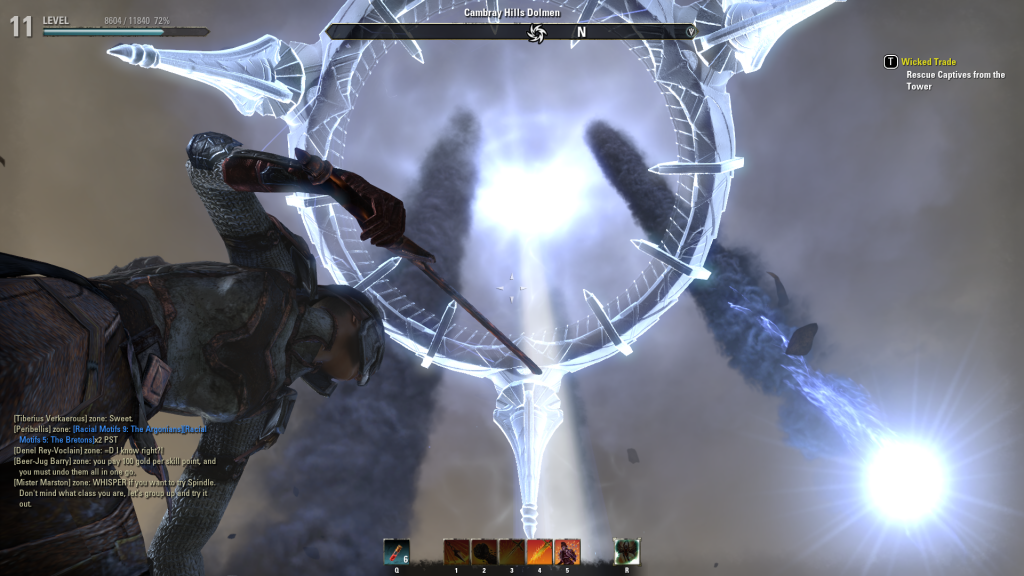The width and height of the screenshot is (1024, 576).
Task: Select the Wicked Trade quest tracker
Action: [x=928, y=62]
